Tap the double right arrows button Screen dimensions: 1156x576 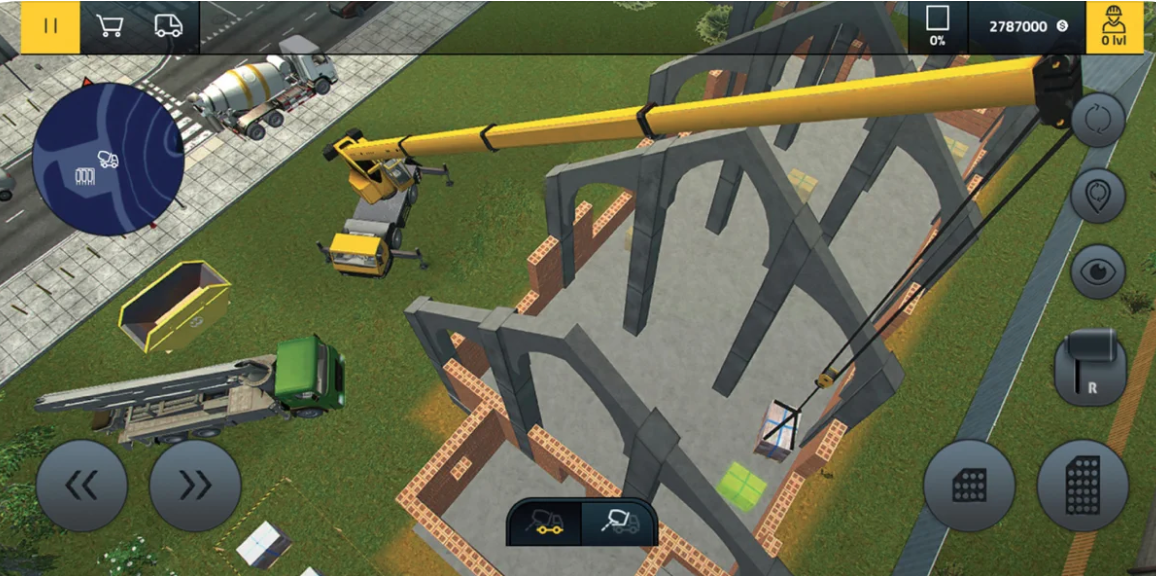click(195, 486)
